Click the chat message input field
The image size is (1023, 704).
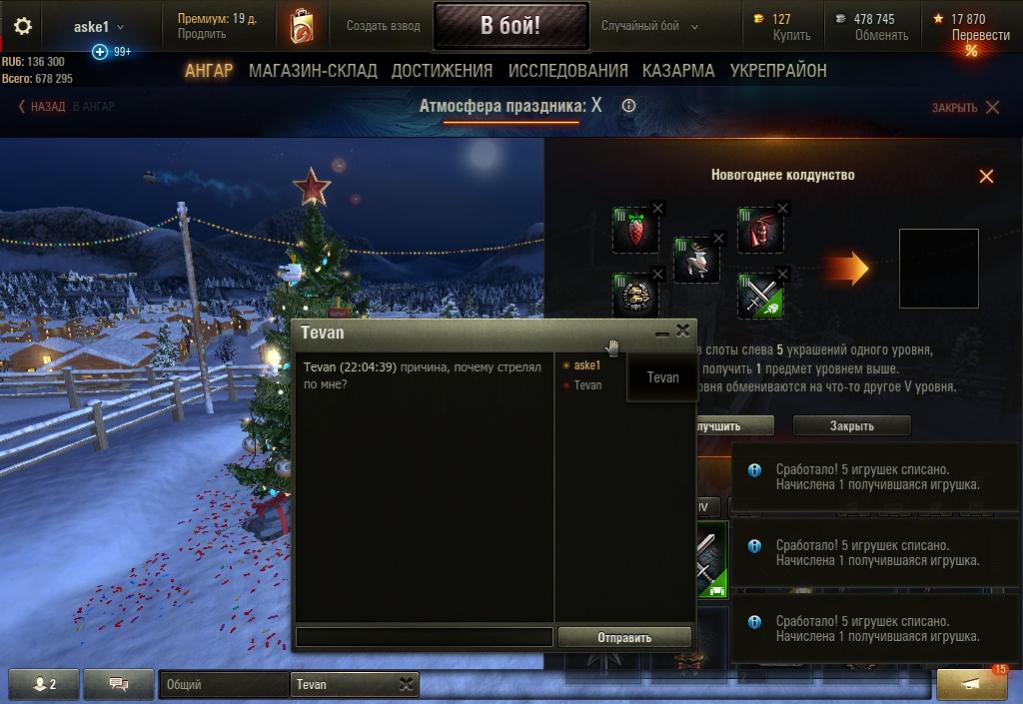(x=424, y=637)
